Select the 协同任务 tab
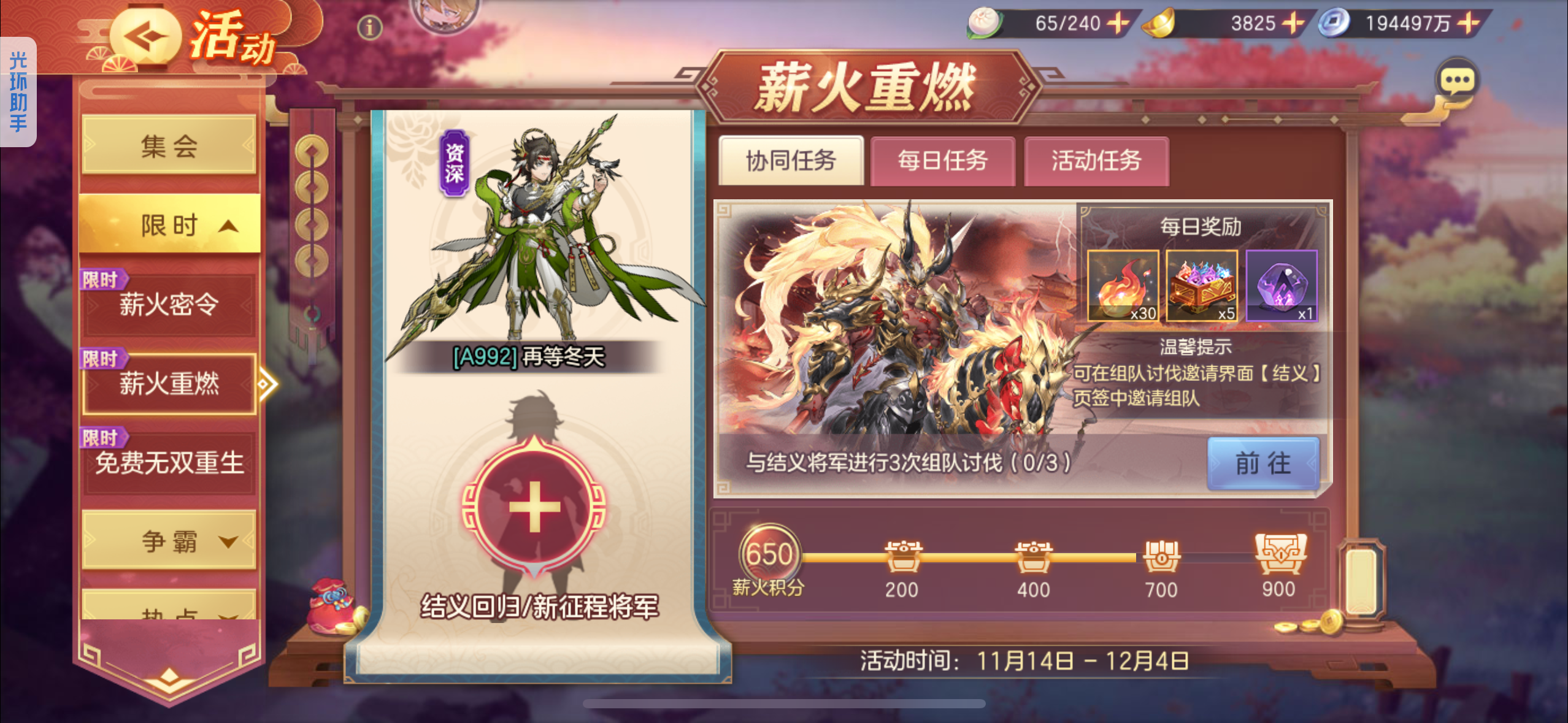Image resolution: width=1568 pixels, height=723 pixels. click(791, 161)
